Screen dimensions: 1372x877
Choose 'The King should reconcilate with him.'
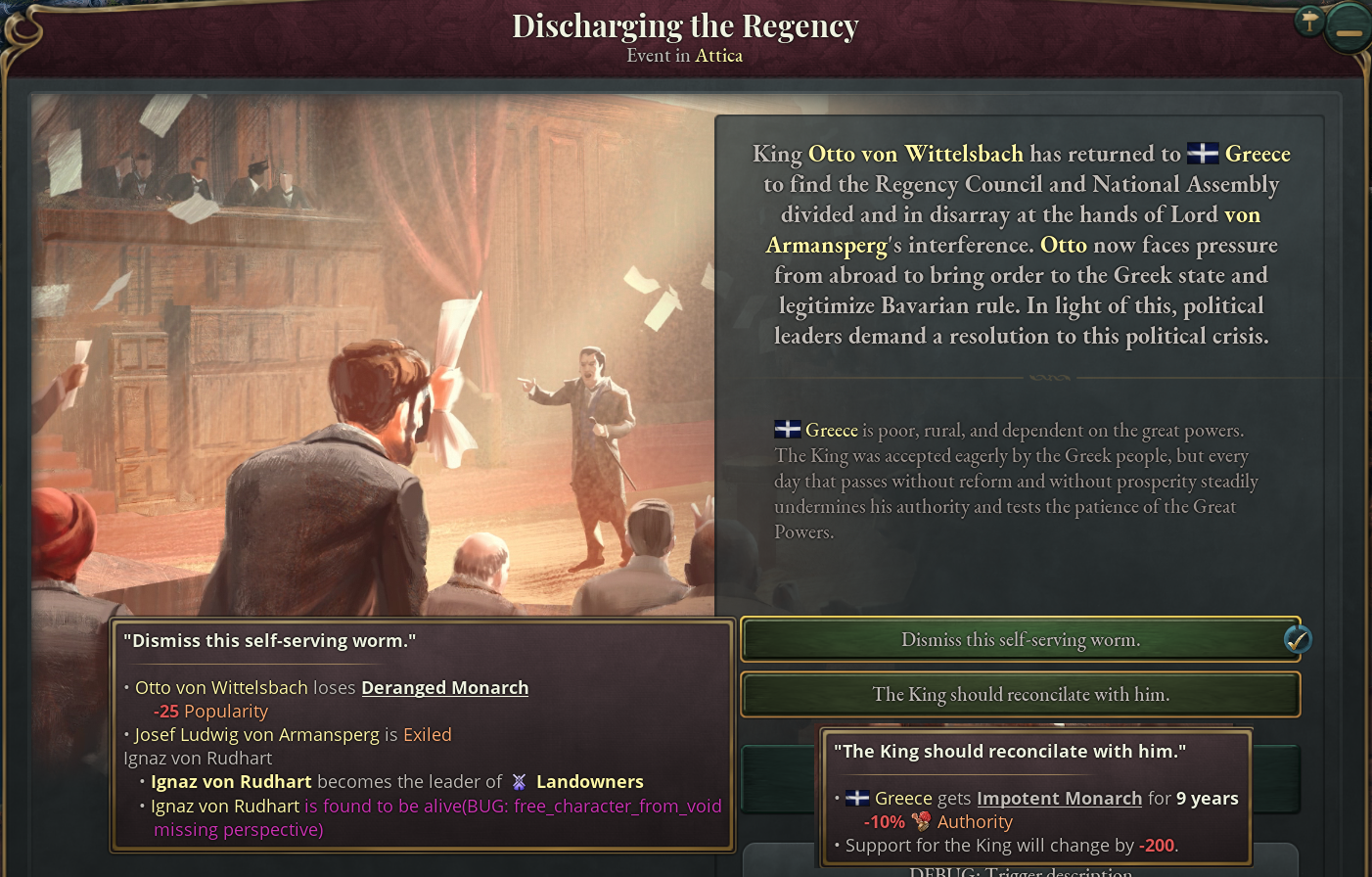point(1021,694)
